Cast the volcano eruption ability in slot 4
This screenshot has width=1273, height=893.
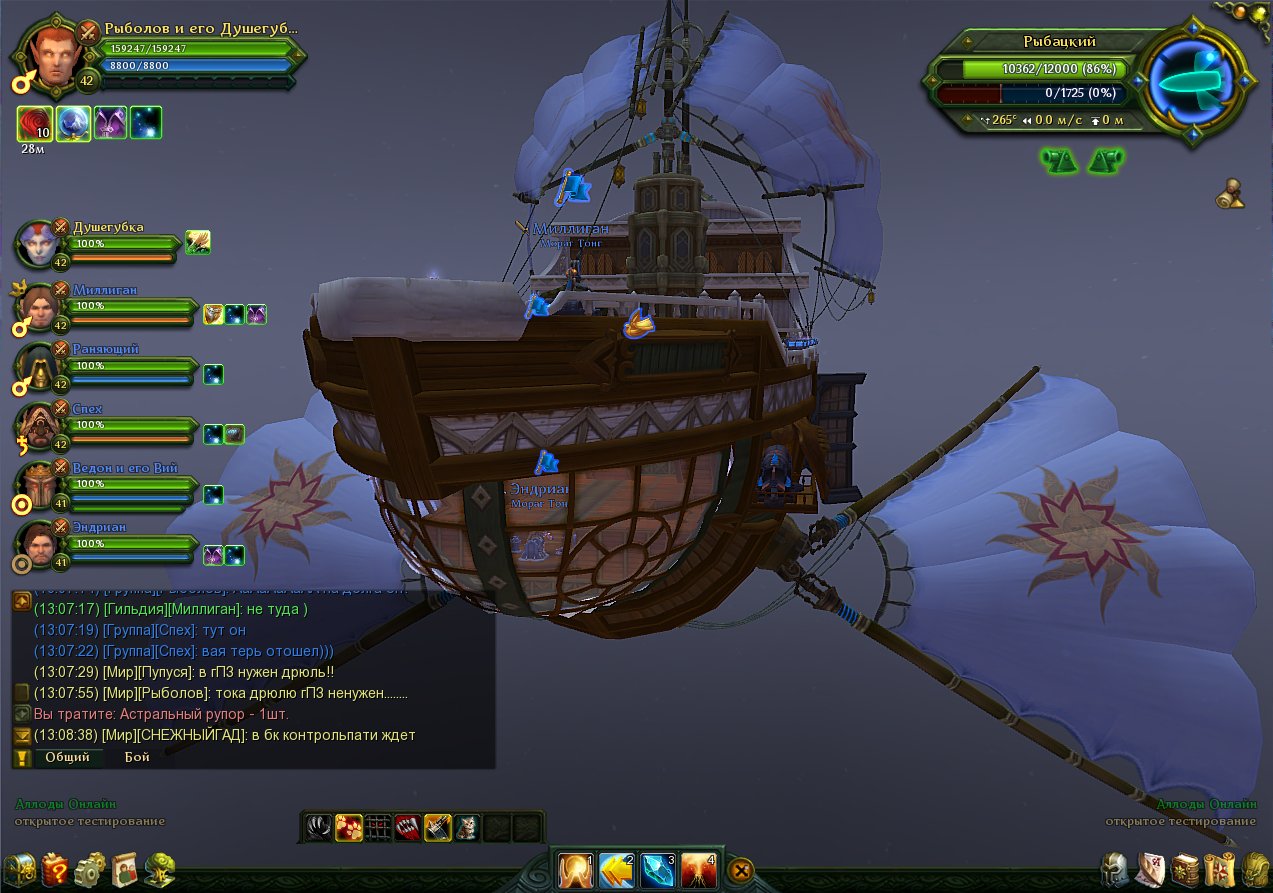pos(698,870)
